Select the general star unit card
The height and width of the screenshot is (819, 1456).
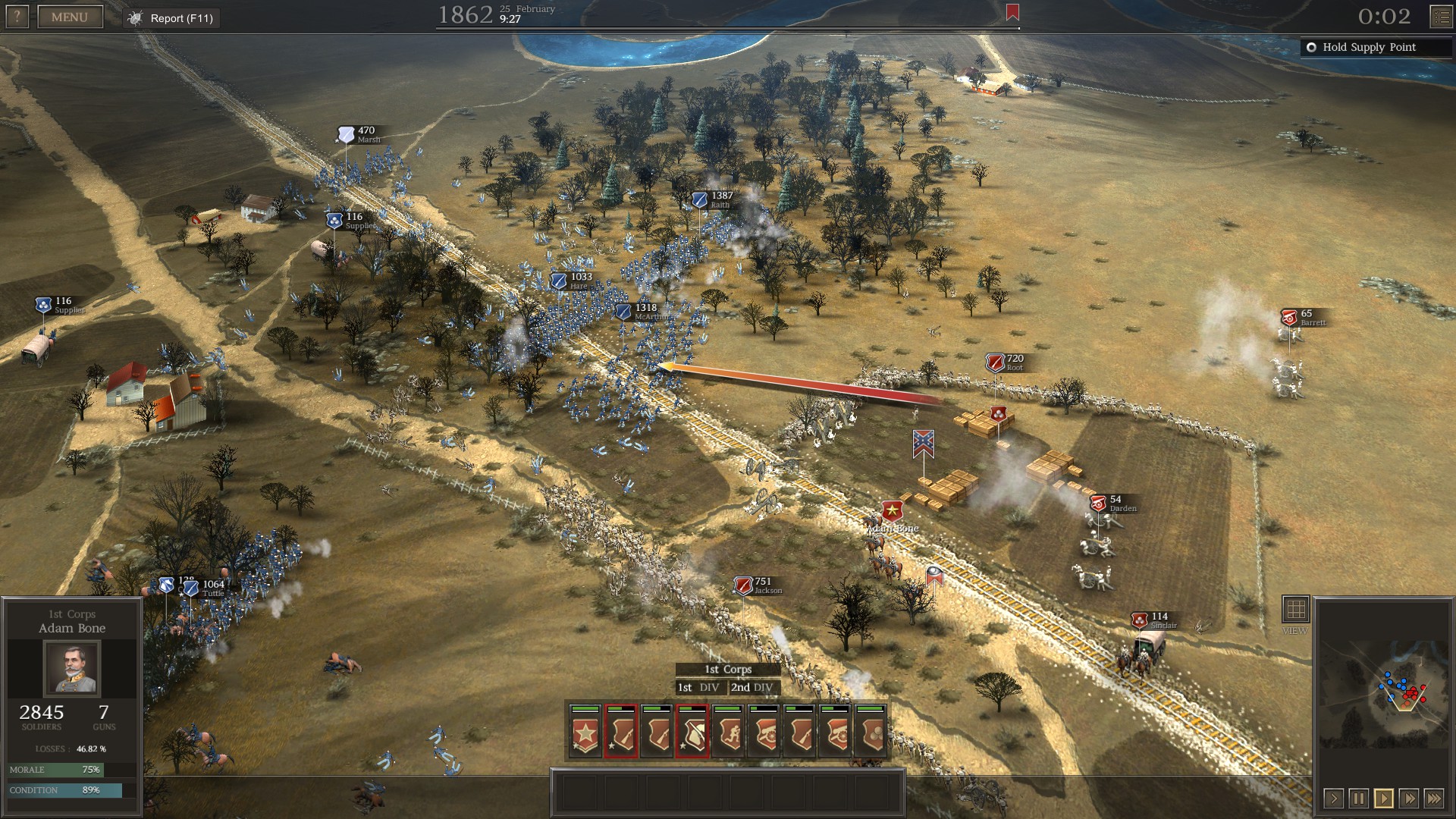click(585, 732)
